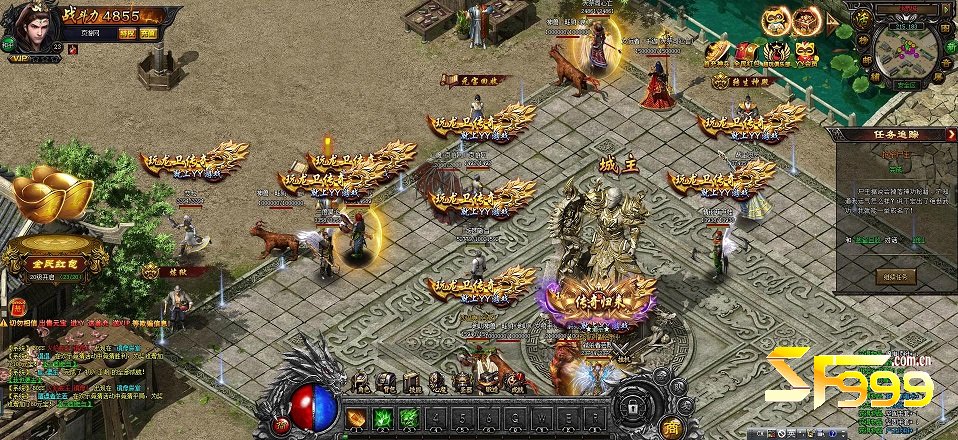
Task: Click the VIP badge under the portrait
Action: (20, 58)
